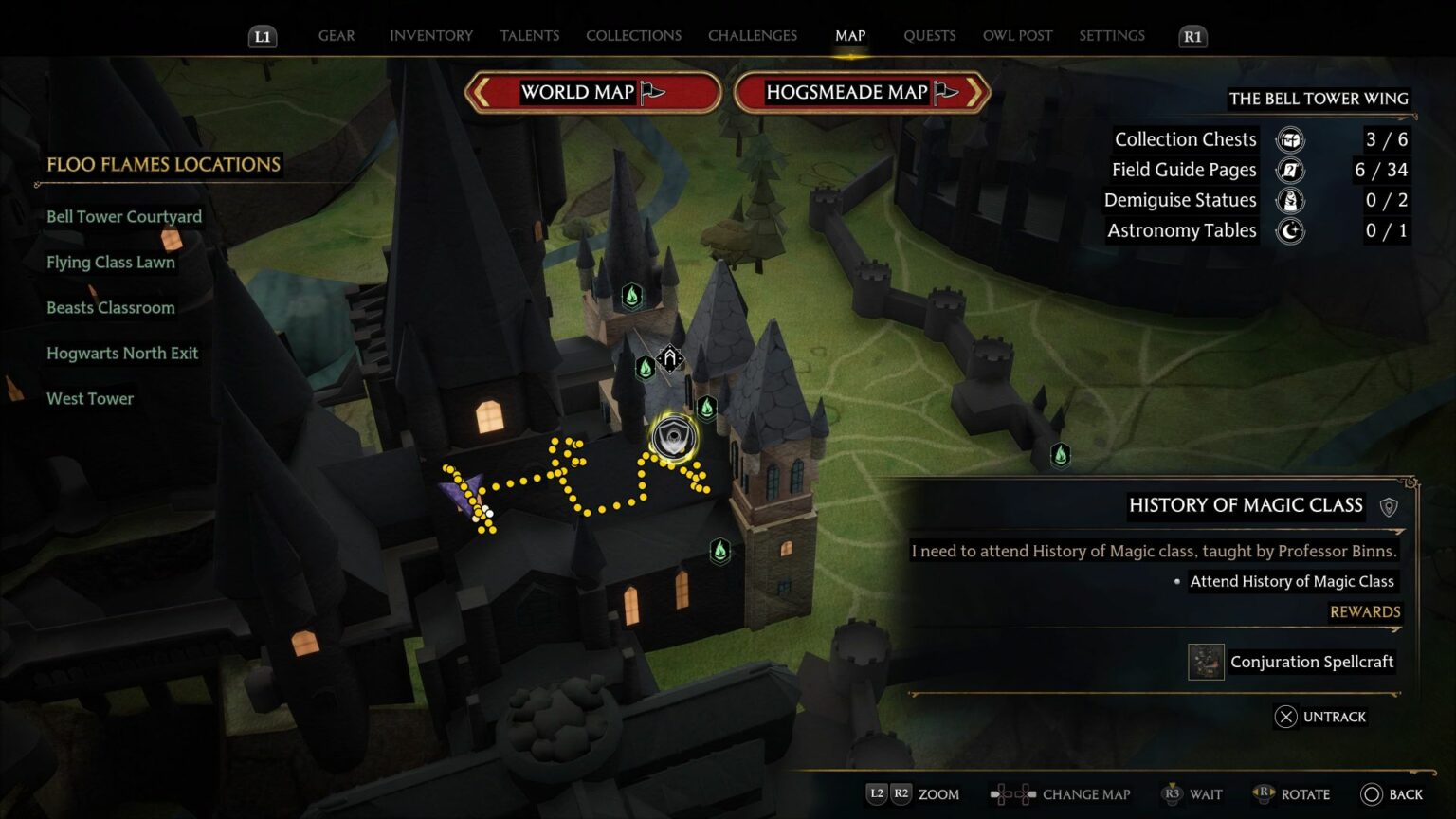Click the Conjuration Spellcraft reward icon
The width and height of the screenshot is (1456, 819).
coord(1205,662)
